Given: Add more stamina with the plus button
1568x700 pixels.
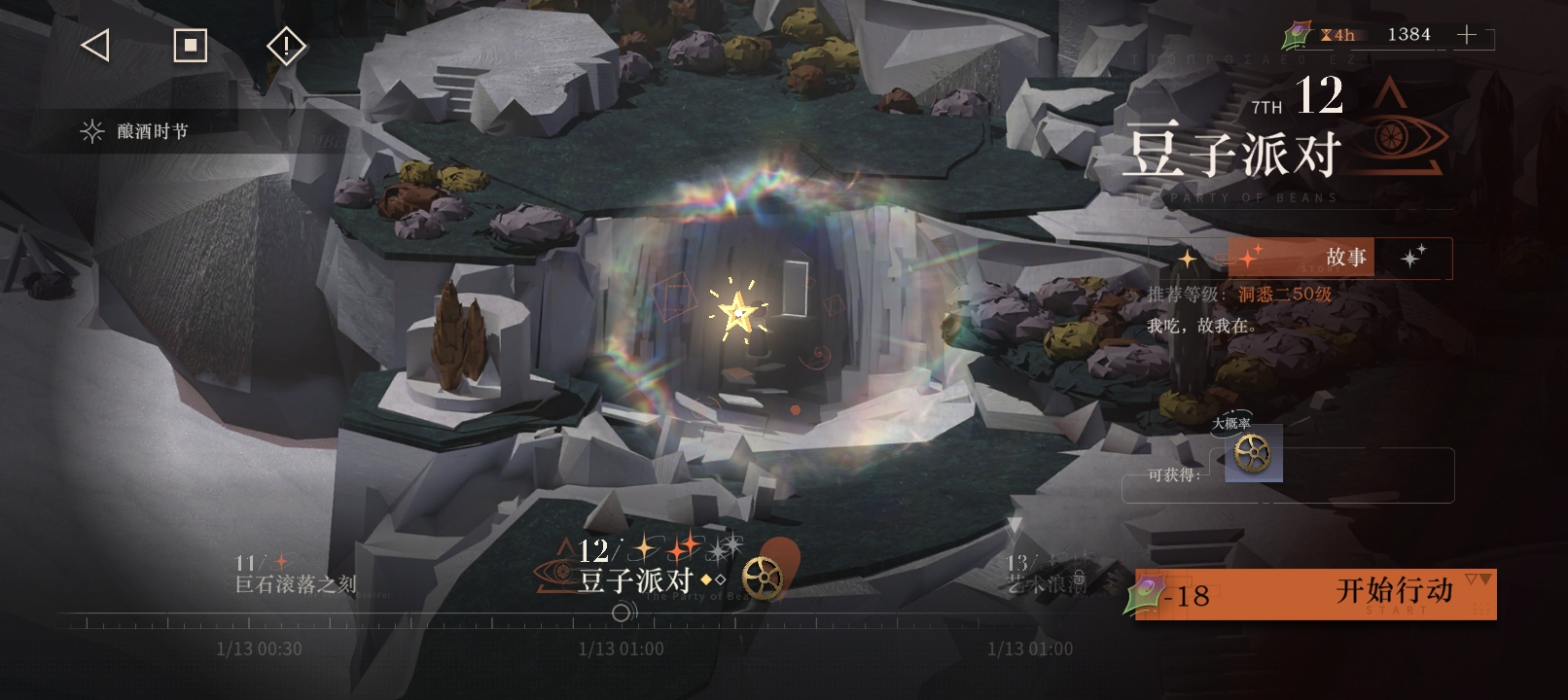Looking at the screenshot, I should [1466, 36].
